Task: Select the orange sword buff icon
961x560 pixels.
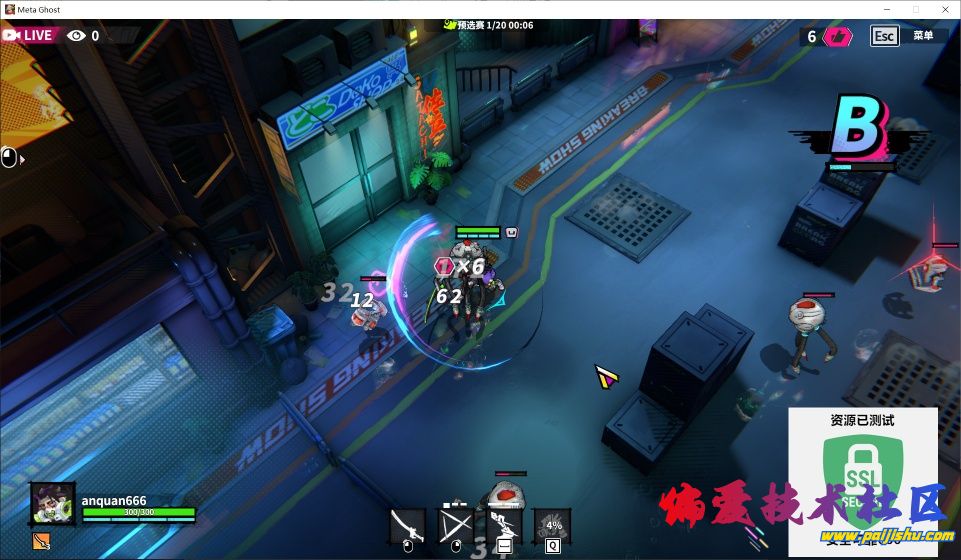Action: coord(40,540)
